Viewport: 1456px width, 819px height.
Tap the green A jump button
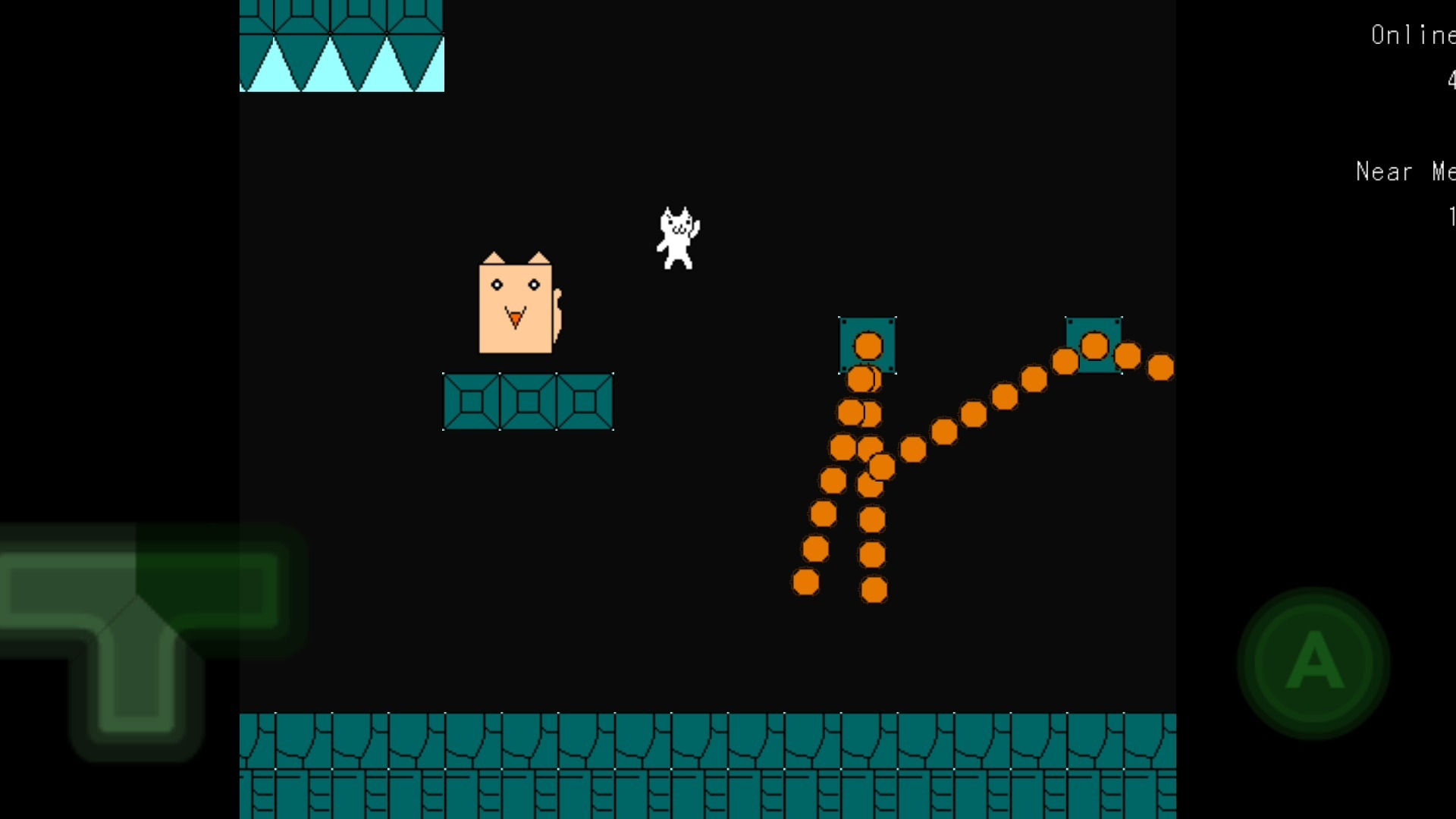(1313, 662)
